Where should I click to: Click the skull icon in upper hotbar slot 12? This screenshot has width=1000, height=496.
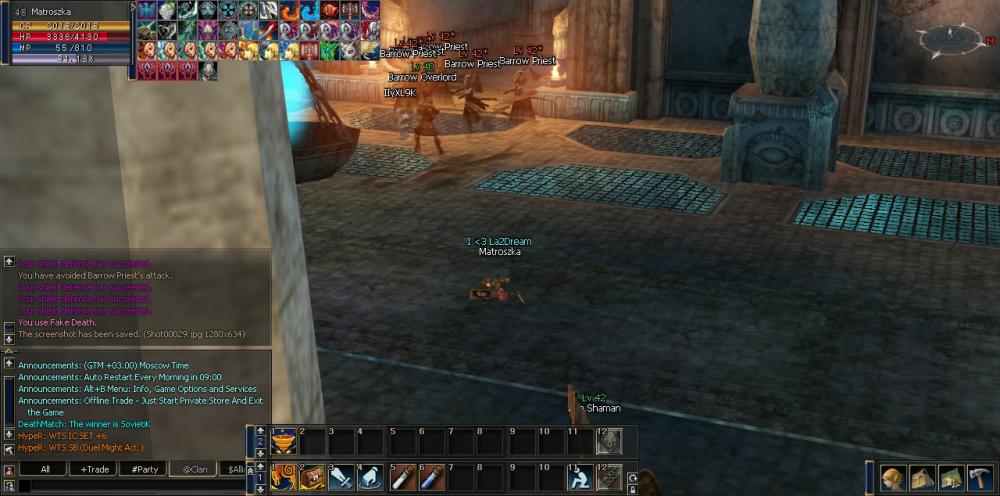[x=608, y=441]
